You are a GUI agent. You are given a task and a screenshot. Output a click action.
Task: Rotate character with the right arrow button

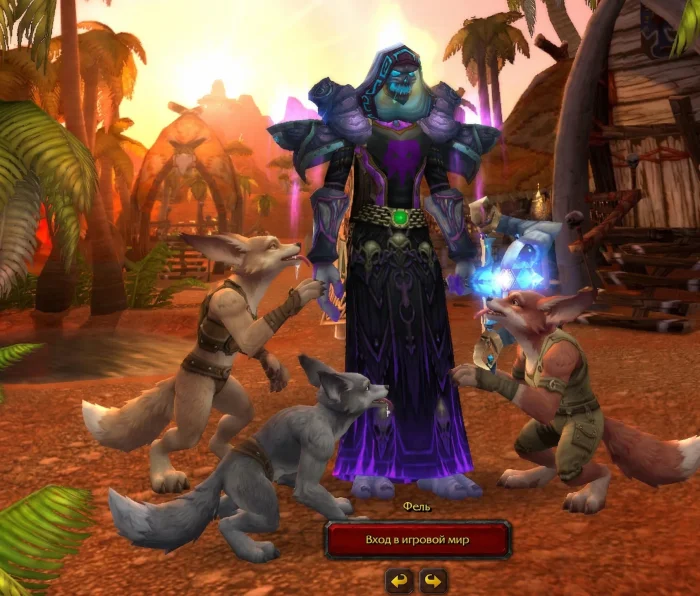pos(433,580)
